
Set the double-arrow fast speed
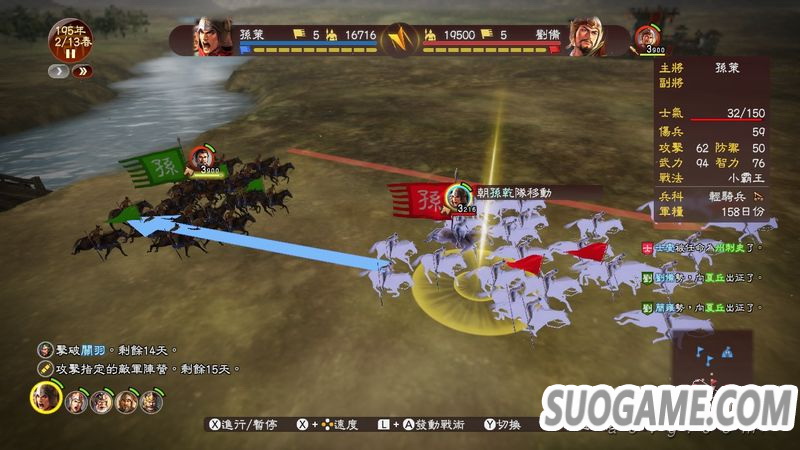pos(83,71)
